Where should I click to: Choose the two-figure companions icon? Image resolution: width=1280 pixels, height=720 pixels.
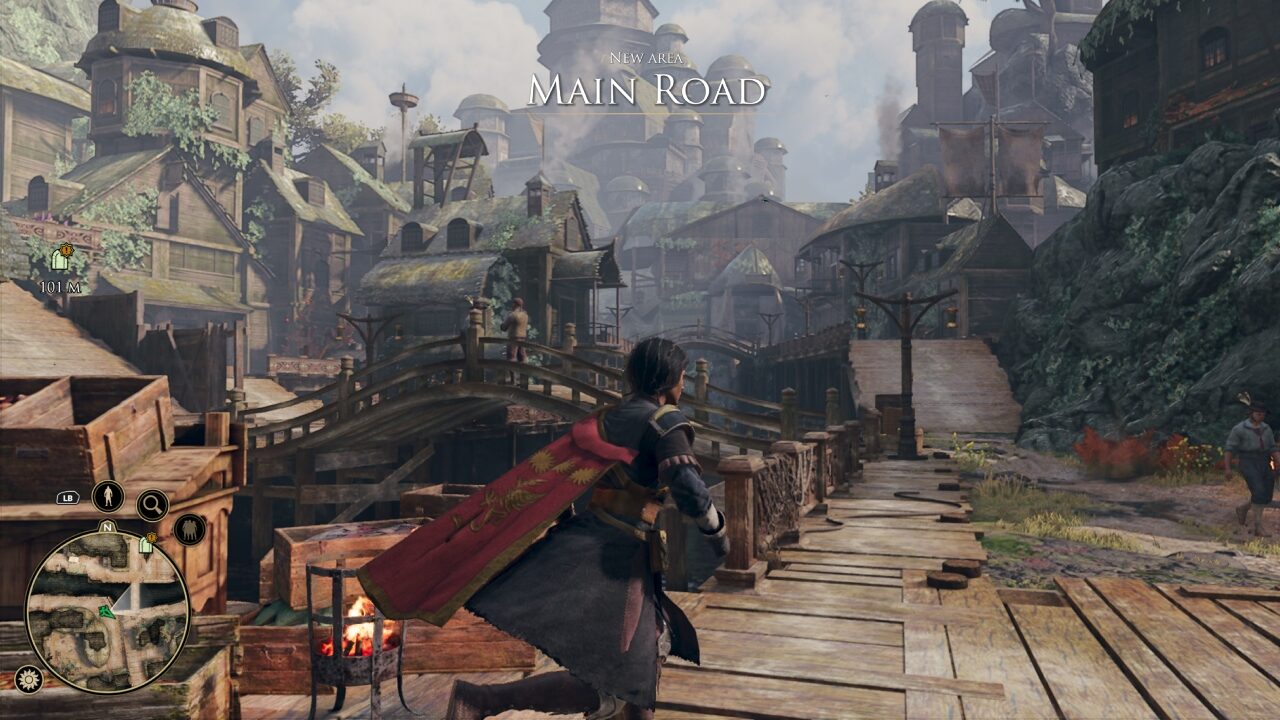pyautogui.click(x=189, y=528)
